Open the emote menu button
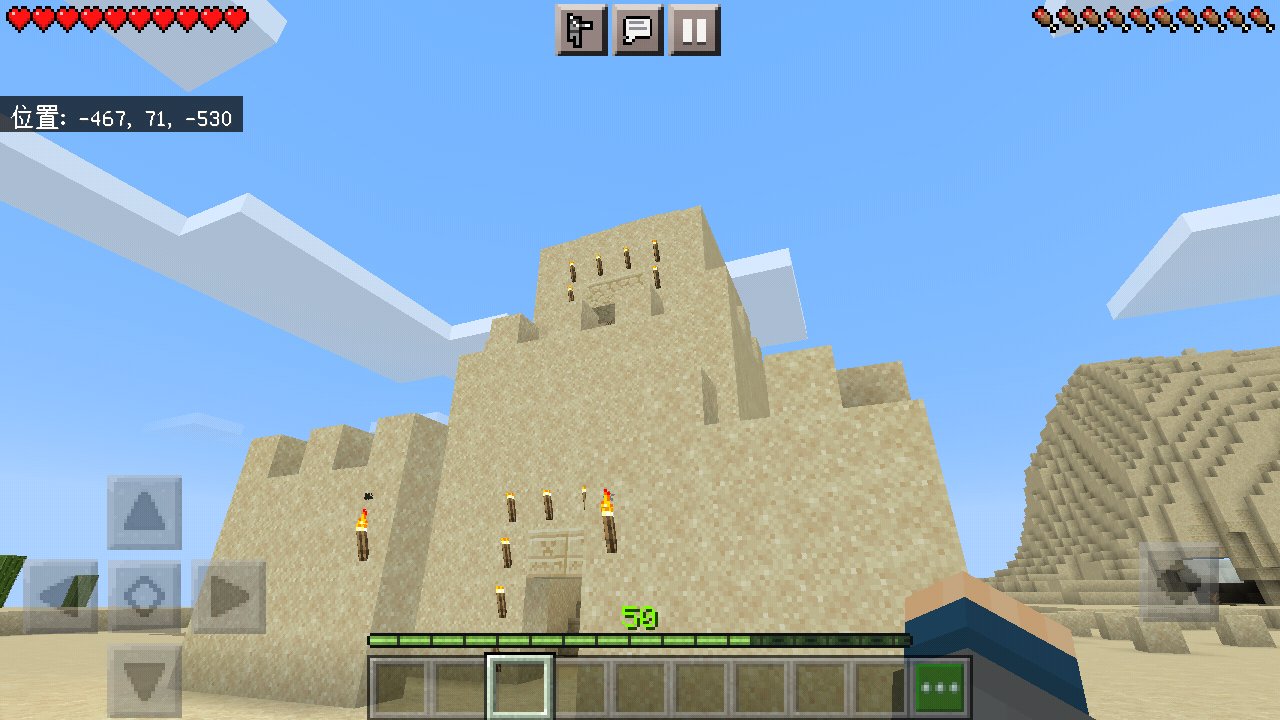 [x=580, y=30]
